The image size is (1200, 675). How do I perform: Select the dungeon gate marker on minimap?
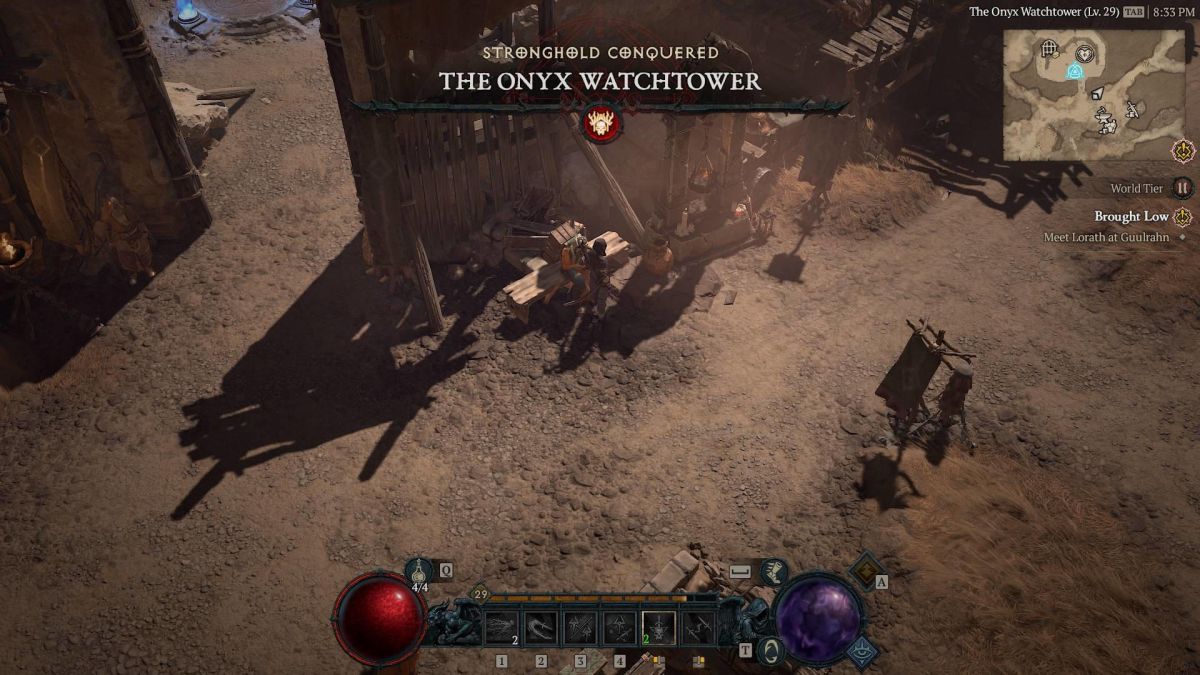coord(1049,48)
